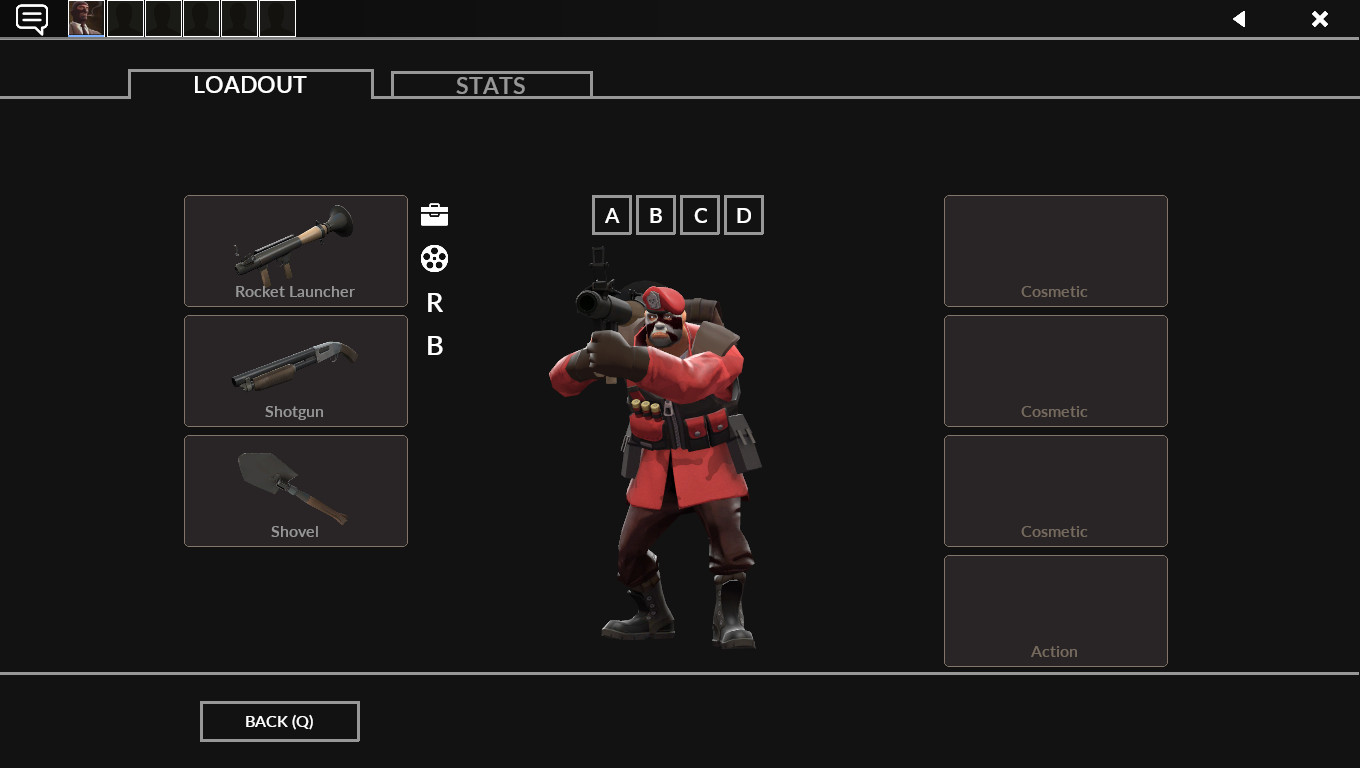The width and height of the screenshot is (1360, 768).
Task: Open the Rocket Launcher weapon slot
Action: (295, 251)
